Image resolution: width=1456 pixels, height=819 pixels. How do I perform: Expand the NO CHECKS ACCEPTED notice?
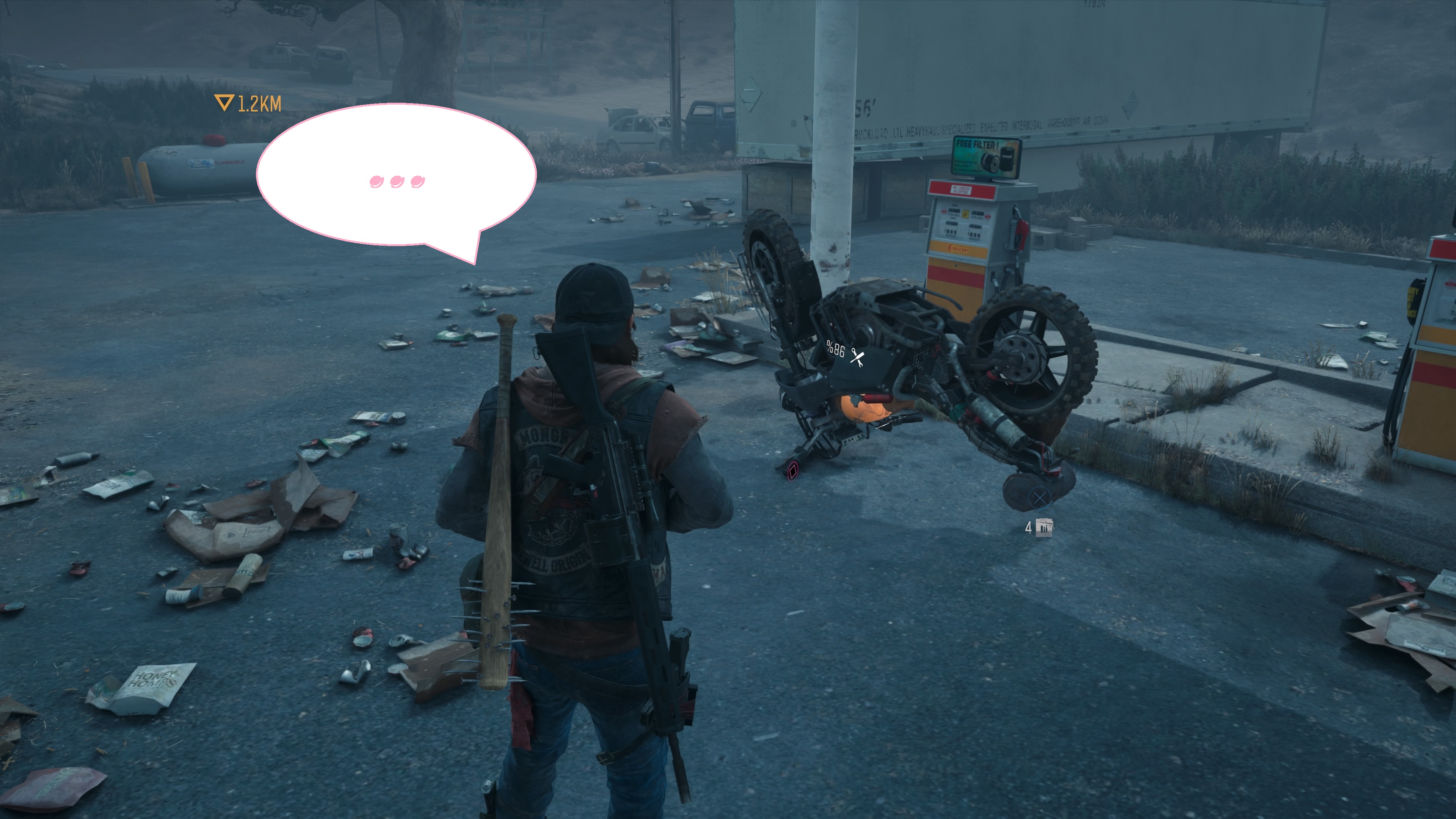tap(962, 190)
